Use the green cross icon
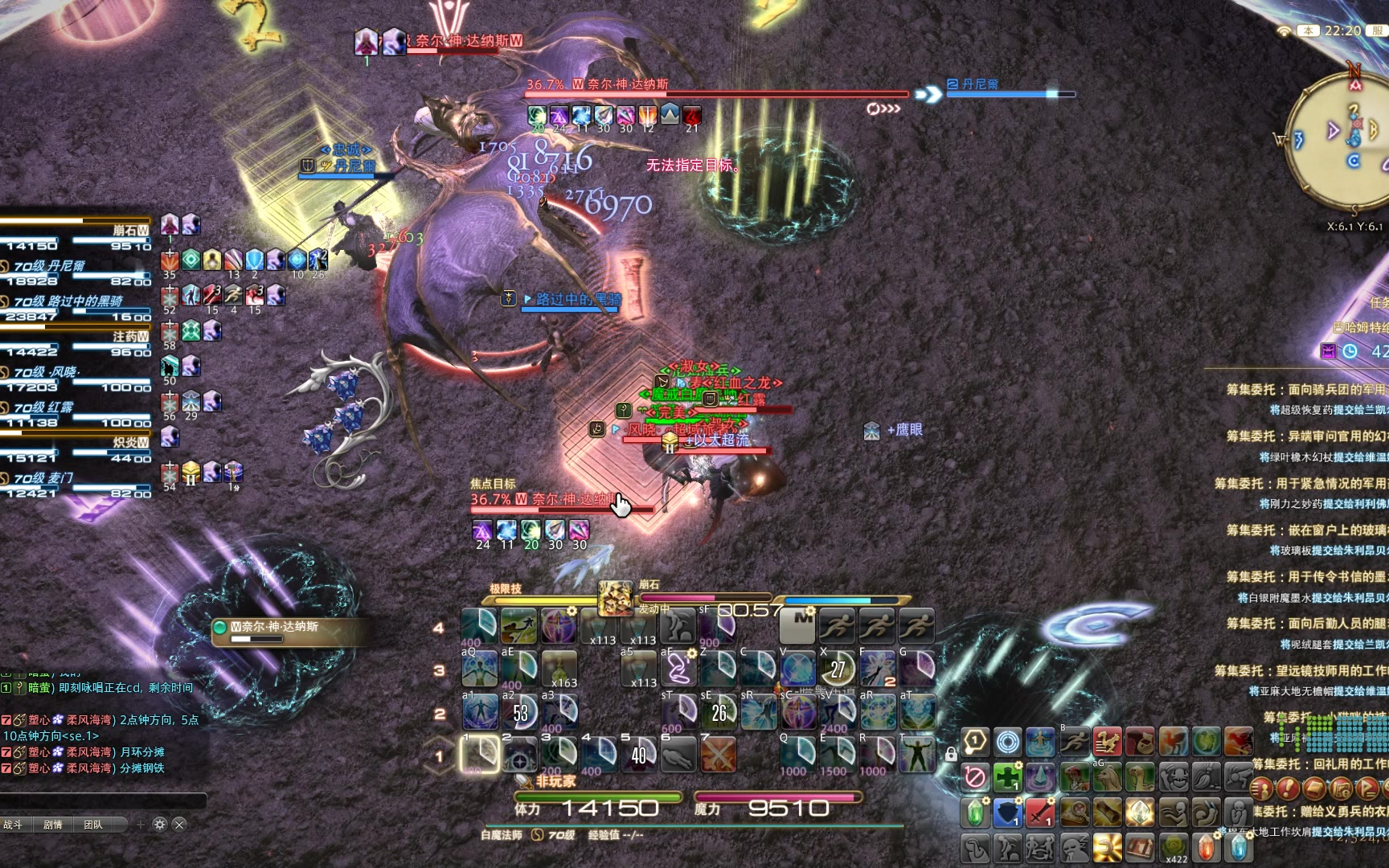The image size is (1389, 868). tap(1007, 778)
